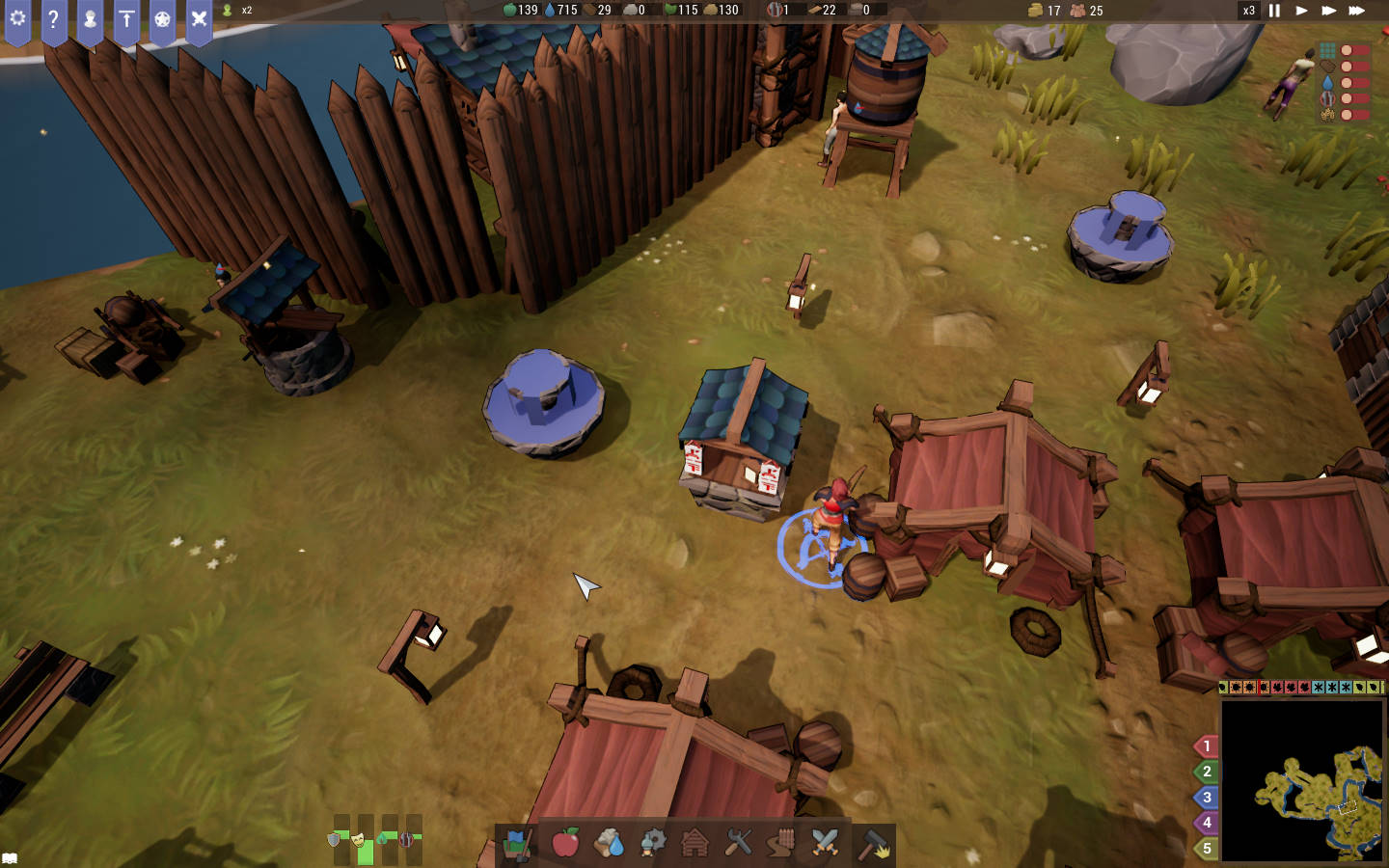Pause the game
The width and height of the screenshot is (1389, 868).
(x=1274, y=11)
